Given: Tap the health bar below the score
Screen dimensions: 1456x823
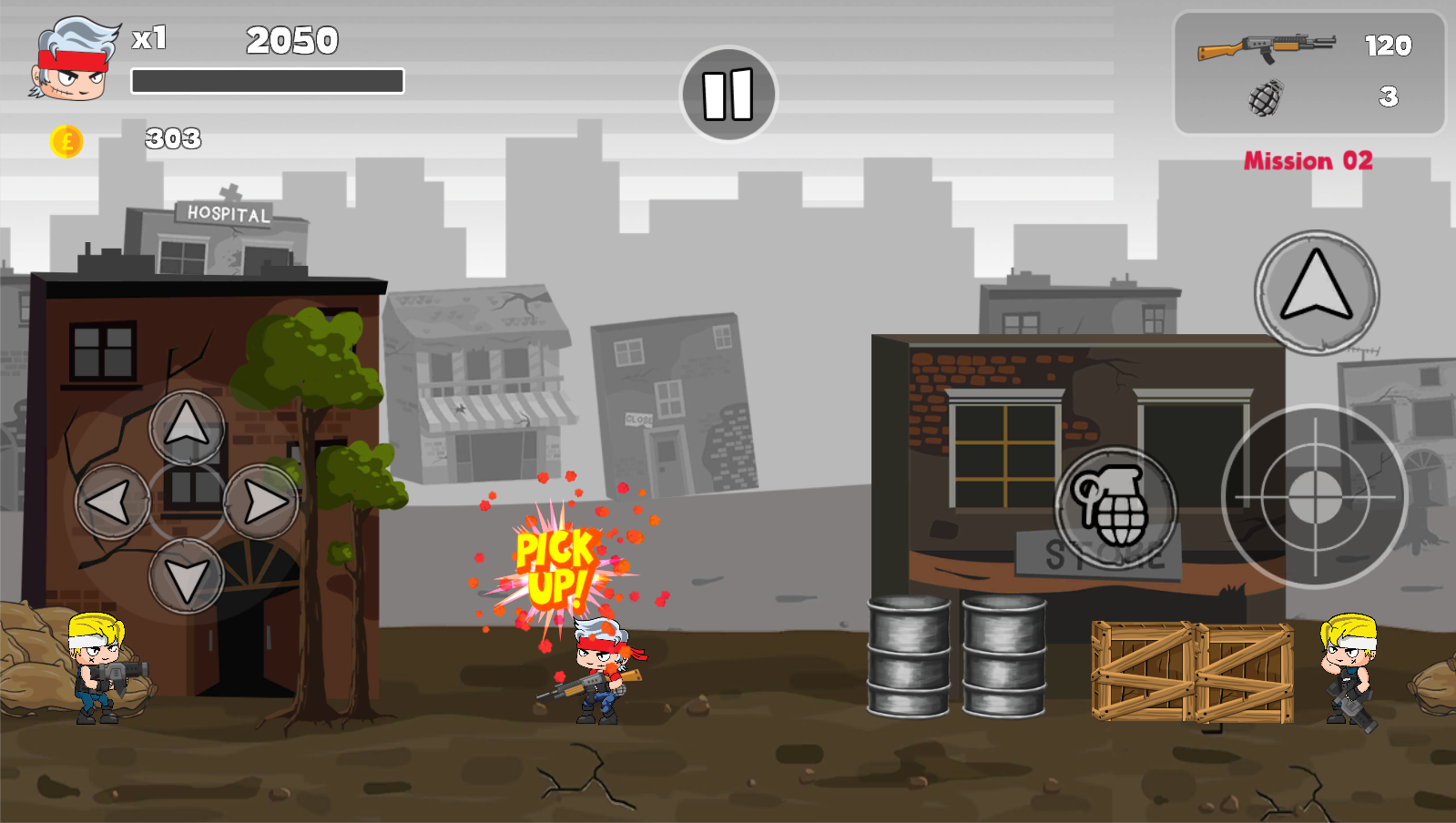Looking at the screenshot, I should [269, 80].
